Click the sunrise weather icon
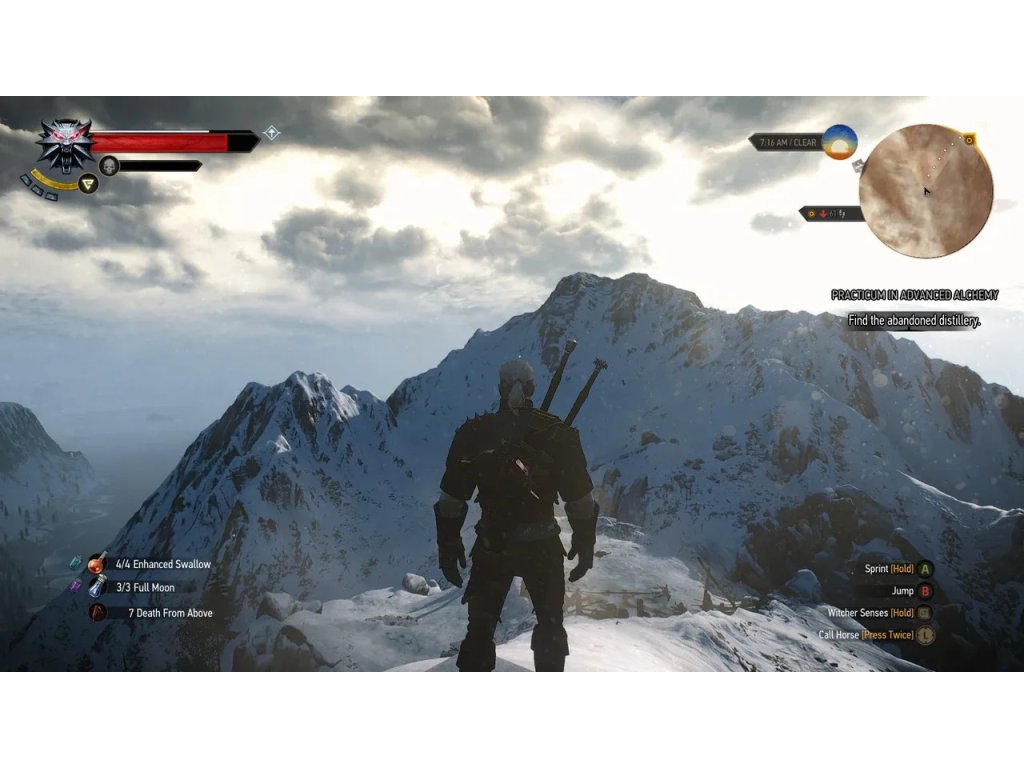Viewport: 1024px width, 768px height. (x=840, y=142)
